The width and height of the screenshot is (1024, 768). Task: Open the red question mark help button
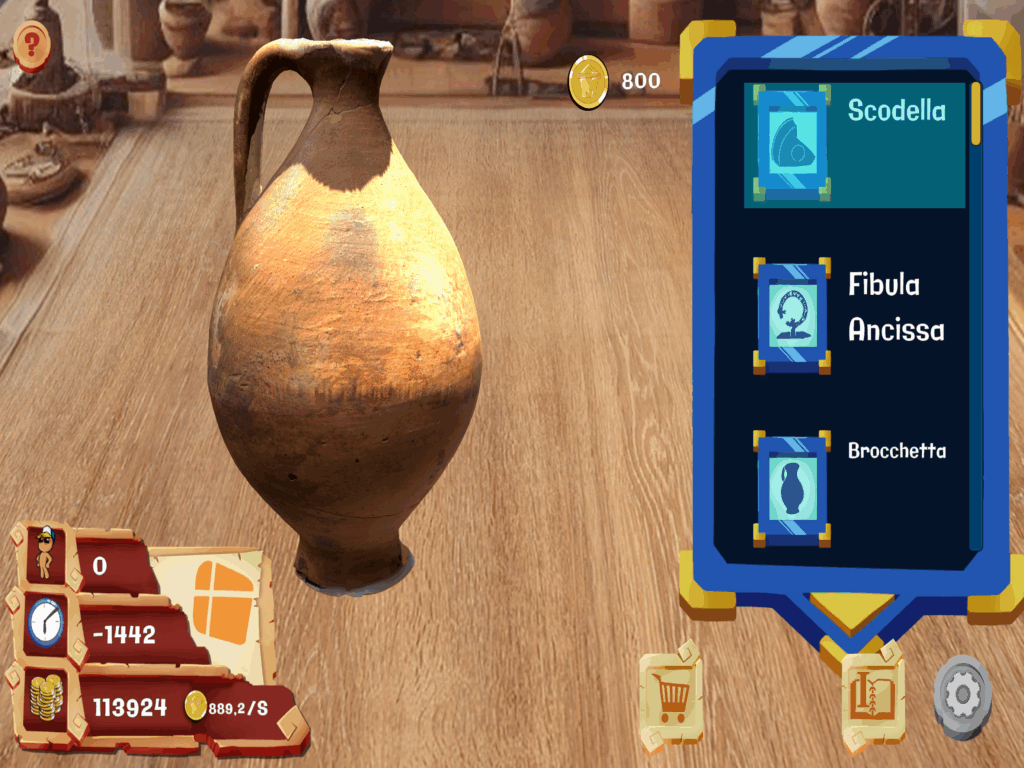pyautogui.click(x=32, y=44)
